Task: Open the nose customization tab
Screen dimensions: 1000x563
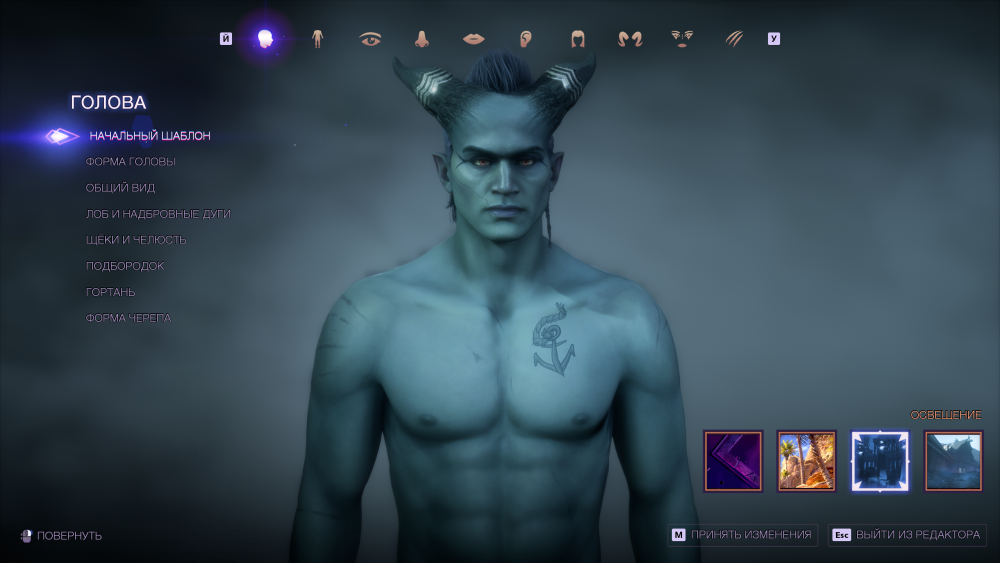Action: click(x=422, y=39)
